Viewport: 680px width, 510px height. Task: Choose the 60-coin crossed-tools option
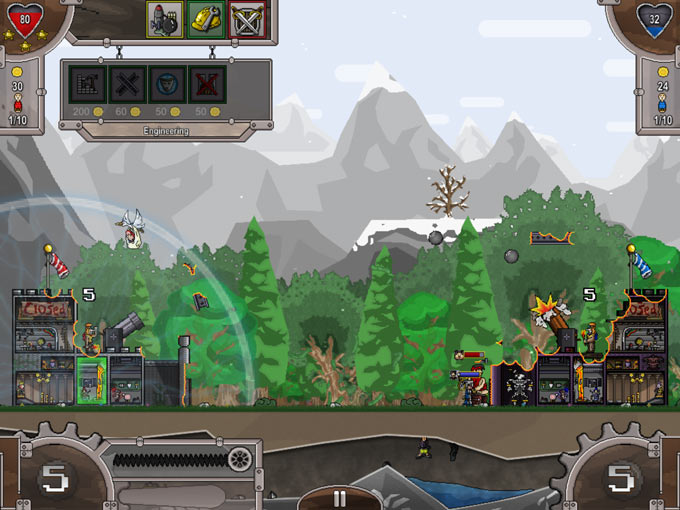click(127, 85)
